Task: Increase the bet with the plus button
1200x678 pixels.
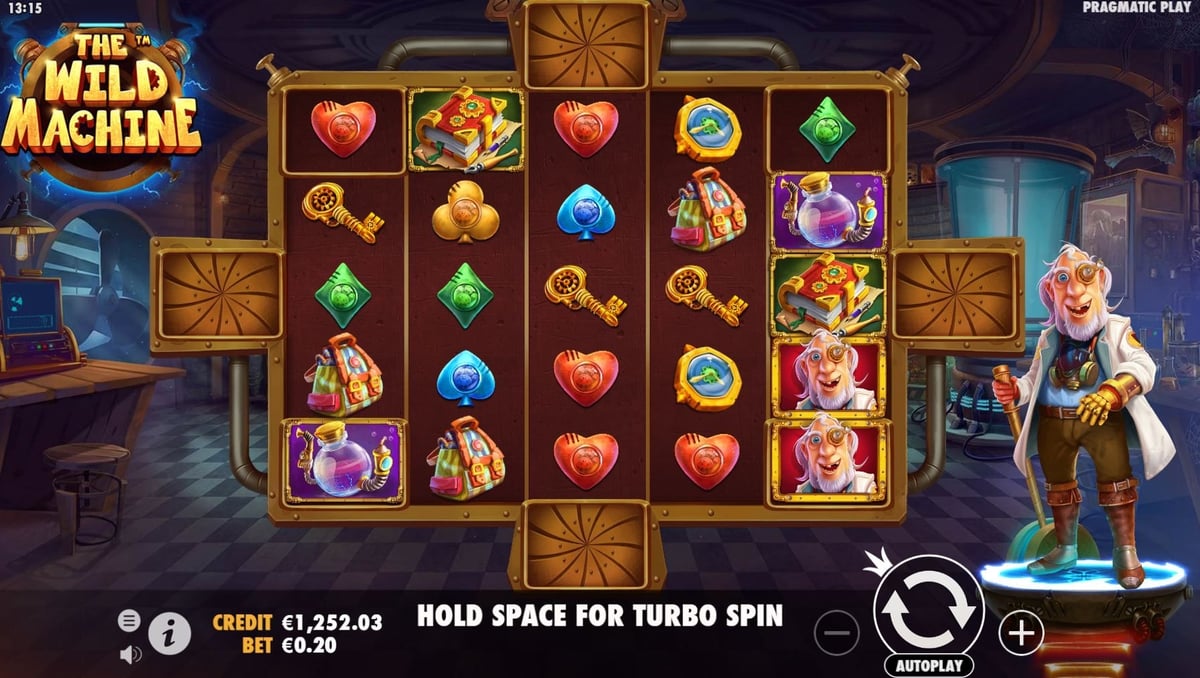Action: (1021, 632)
